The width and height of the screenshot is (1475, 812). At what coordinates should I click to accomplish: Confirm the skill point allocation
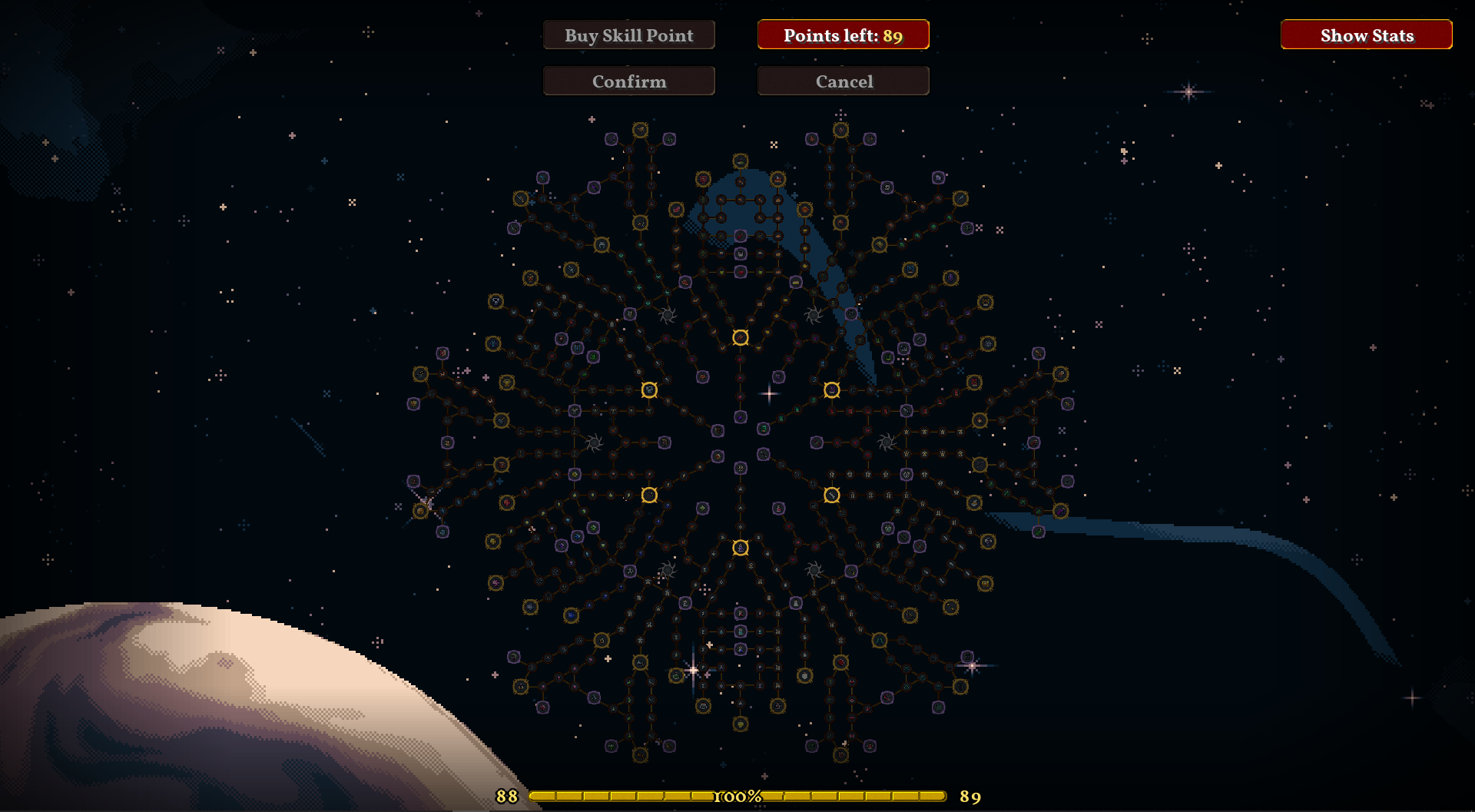[628, 81]
